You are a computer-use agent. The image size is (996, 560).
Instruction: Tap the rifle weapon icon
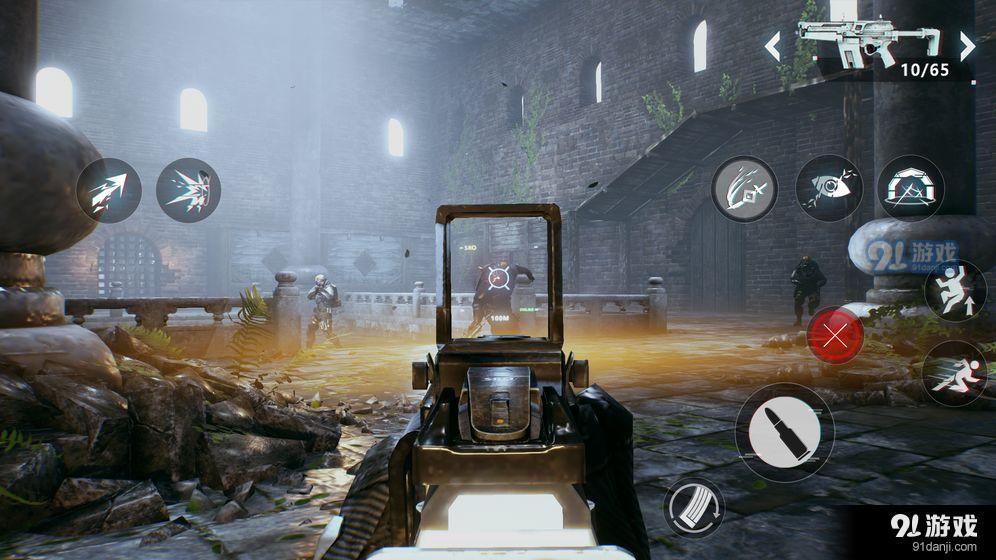[x=868, y=40]
